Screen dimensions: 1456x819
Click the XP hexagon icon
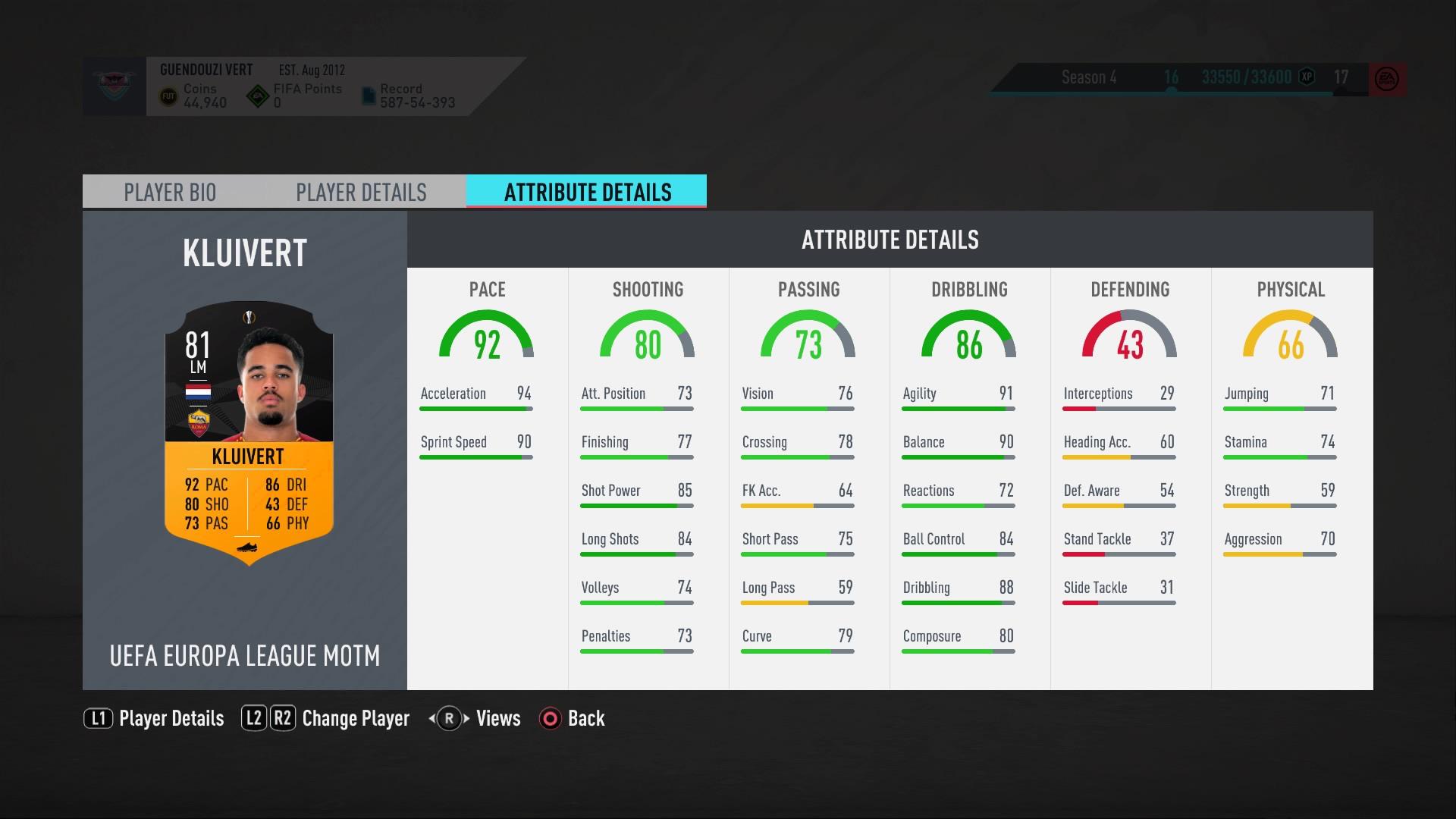pyautogui.click(x=1306, y=77)
